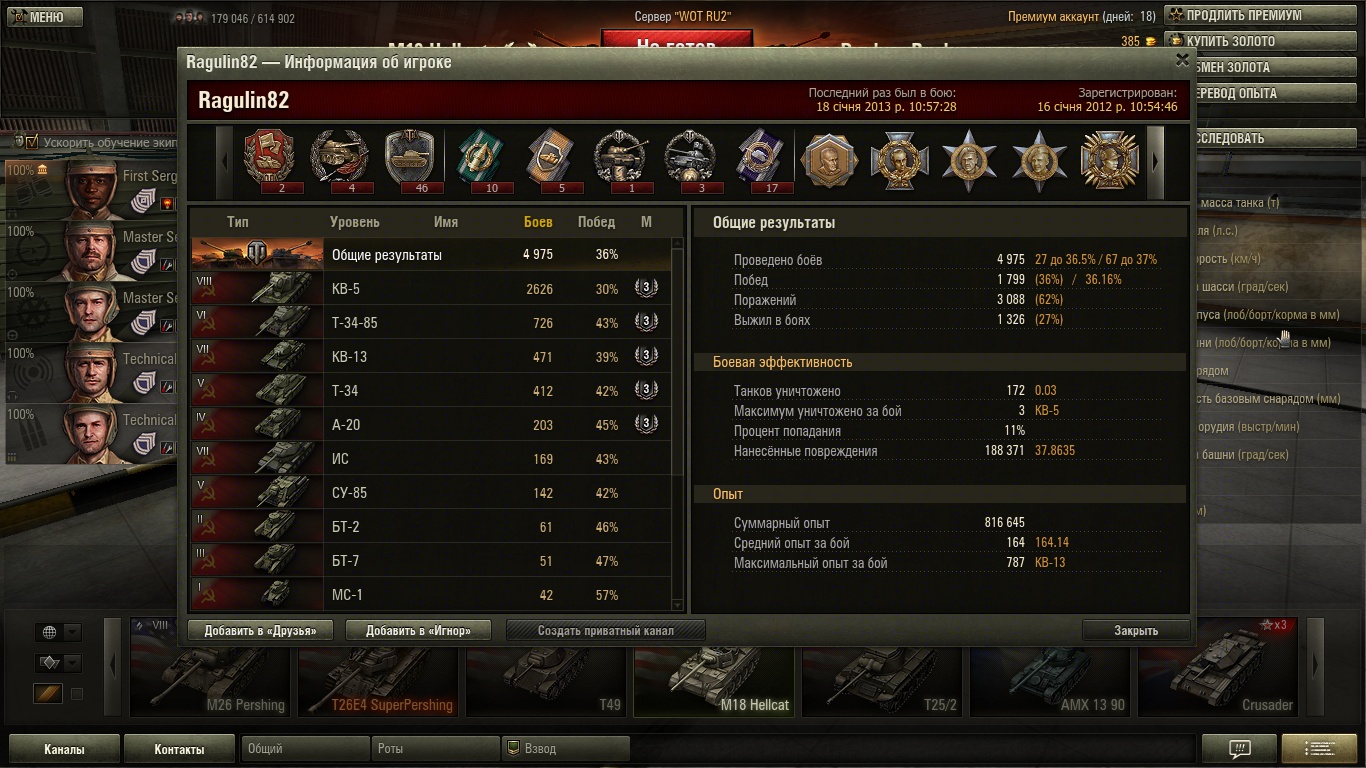Image resolution: width=1366 pixels, height=768 pixels.
Task: Switch to the Взвод chat tab
Action: [565, 748]
